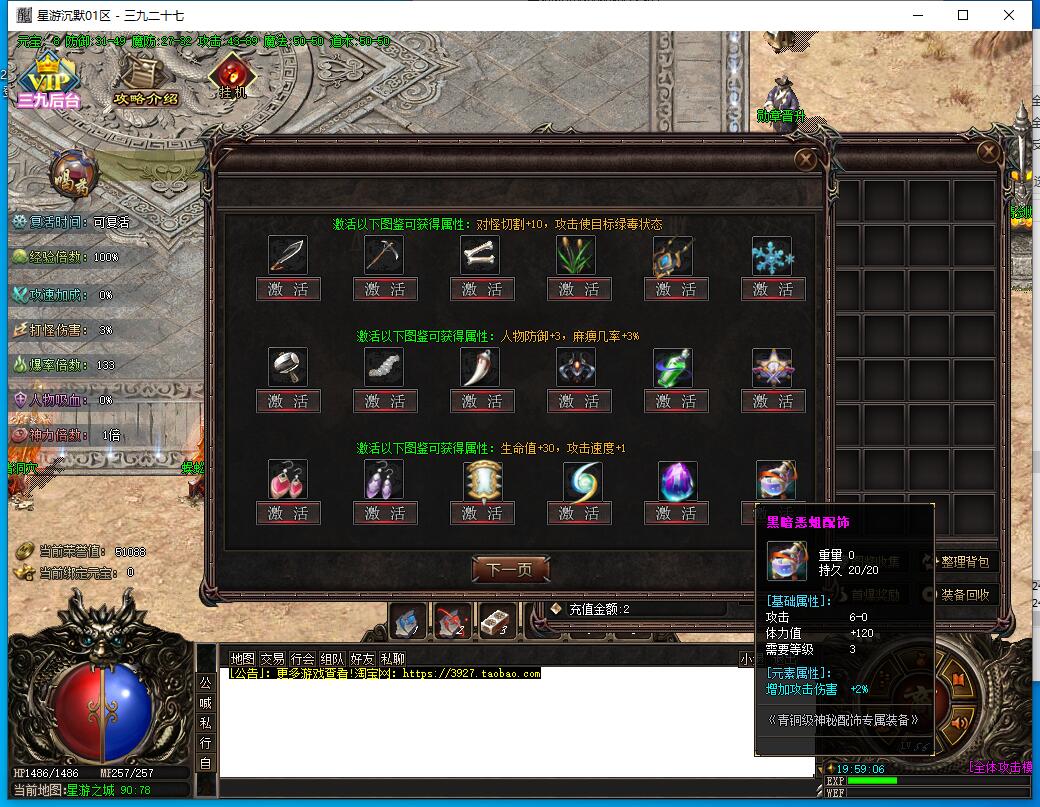The width and height of the screenshot is (1040, 807).
Task: Open 攻略介绍 strategy guide
Action: coord(145,80)
